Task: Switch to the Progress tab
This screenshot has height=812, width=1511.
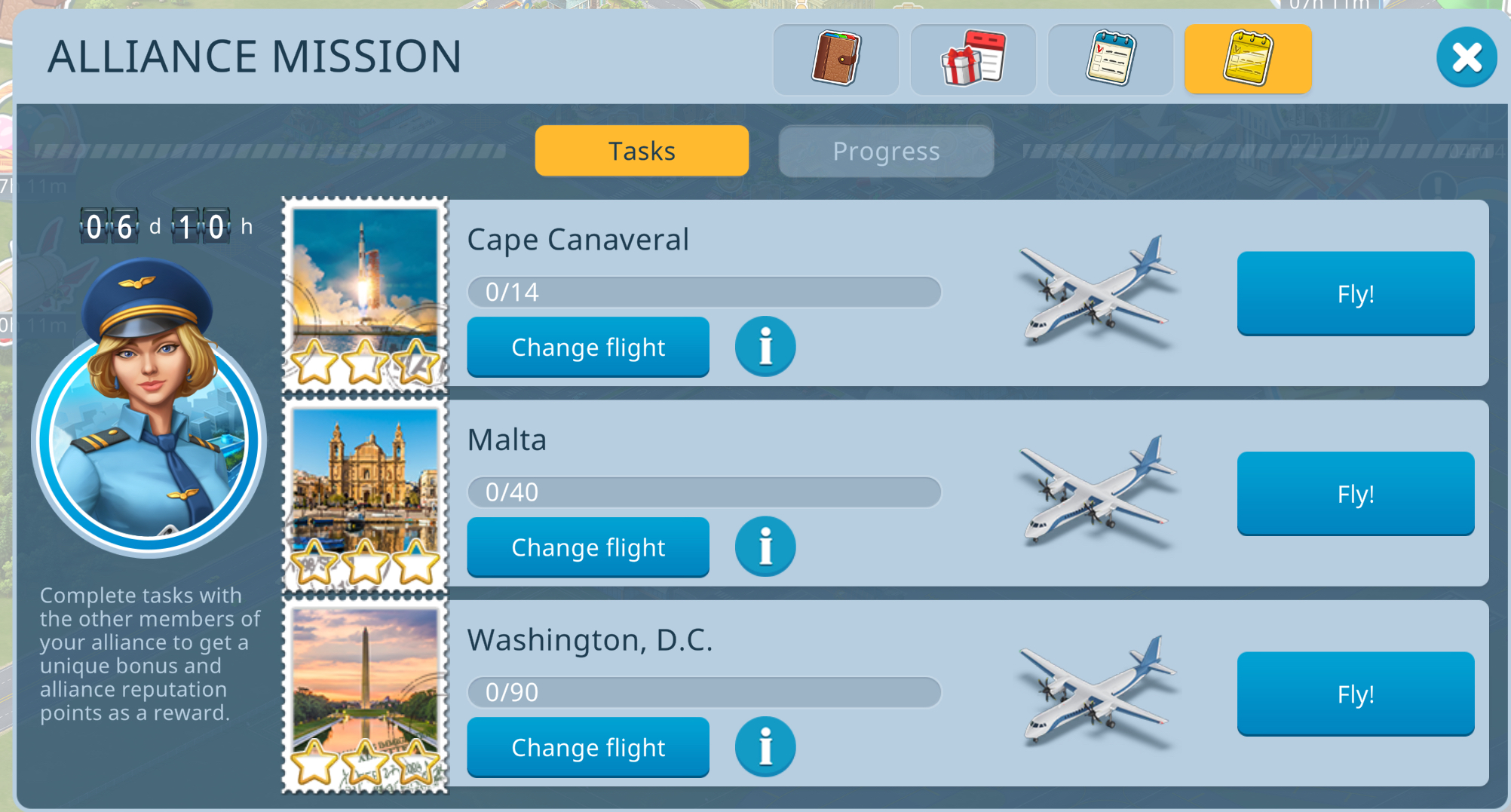Action: 886,152
